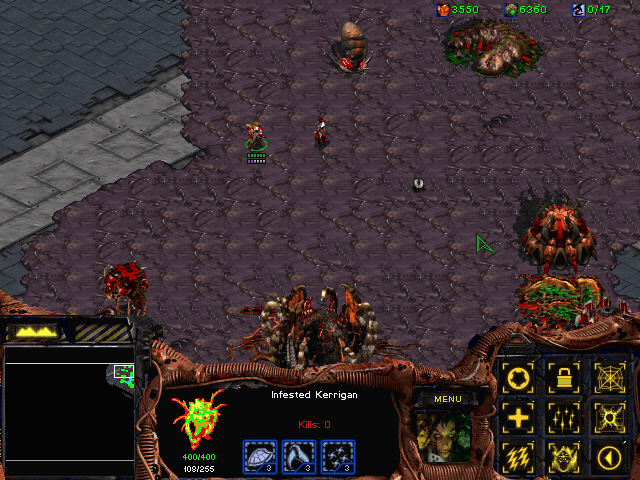This screenshot has width=640, height=480.
Task: Toggle the yellow minimap terrain button
Action: pos(36,331)
